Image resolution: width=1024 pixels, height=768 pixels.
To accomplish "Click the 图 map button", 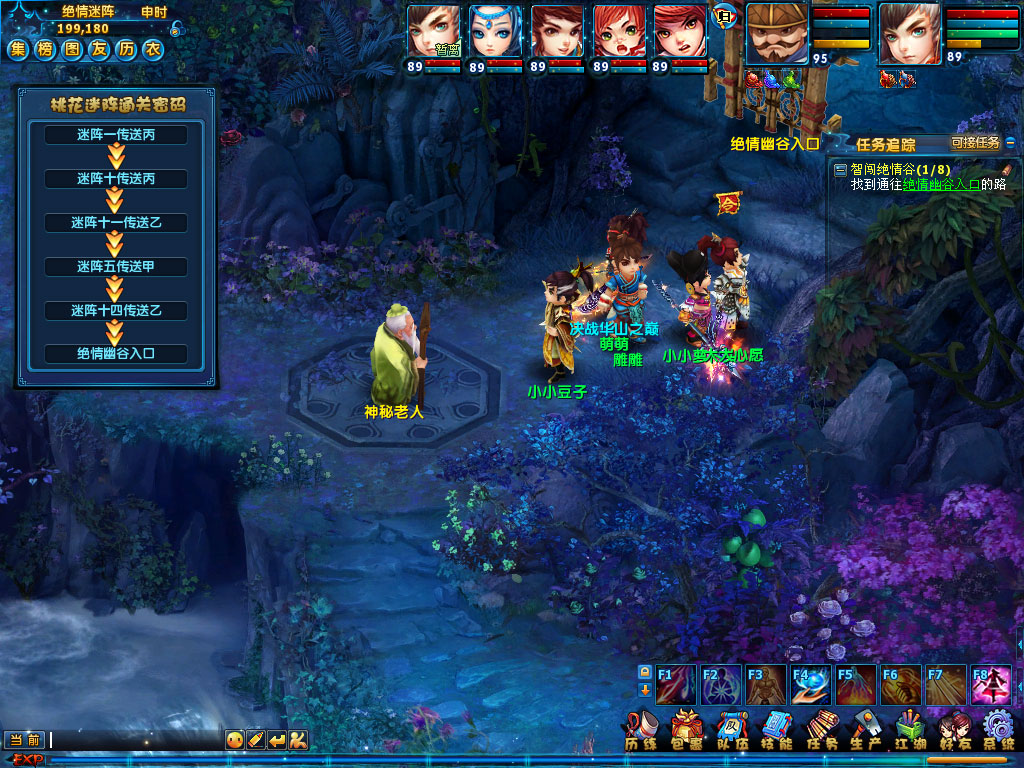I will [x=71, y=50].
